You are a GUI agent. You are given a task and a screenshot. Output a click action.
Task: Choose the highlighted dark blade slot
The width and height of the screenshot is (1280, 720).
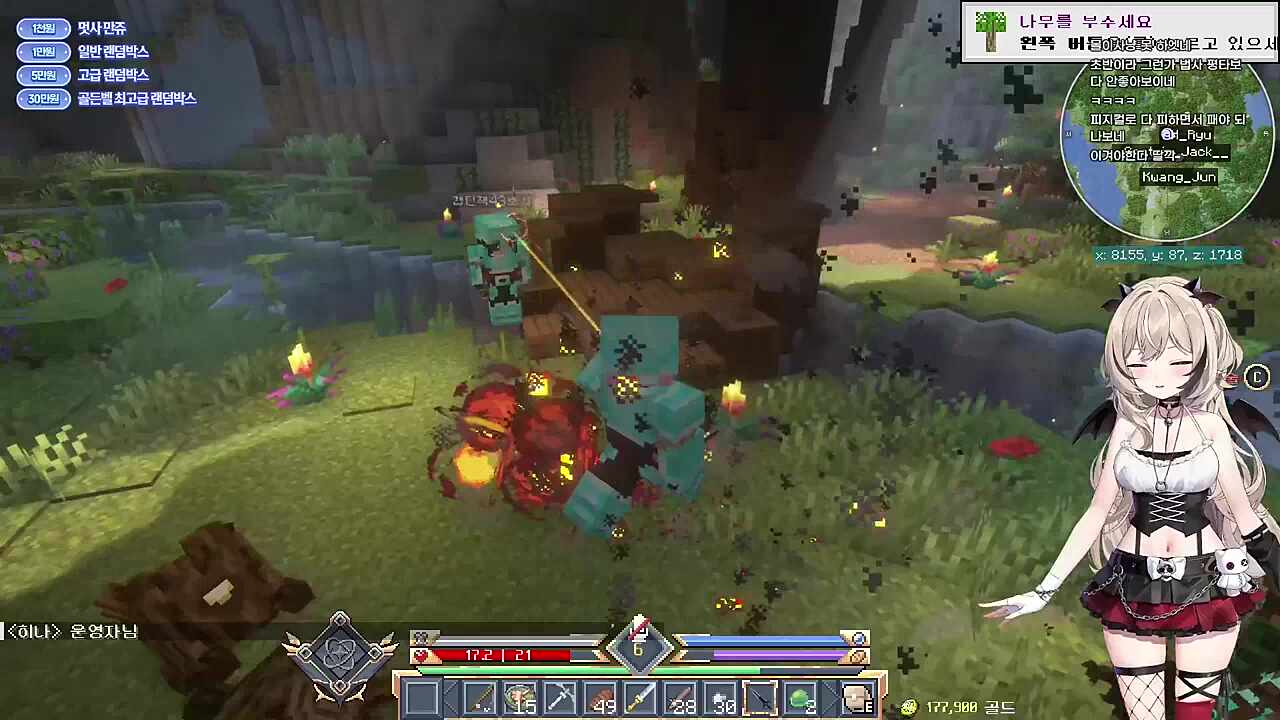point(761,697)
